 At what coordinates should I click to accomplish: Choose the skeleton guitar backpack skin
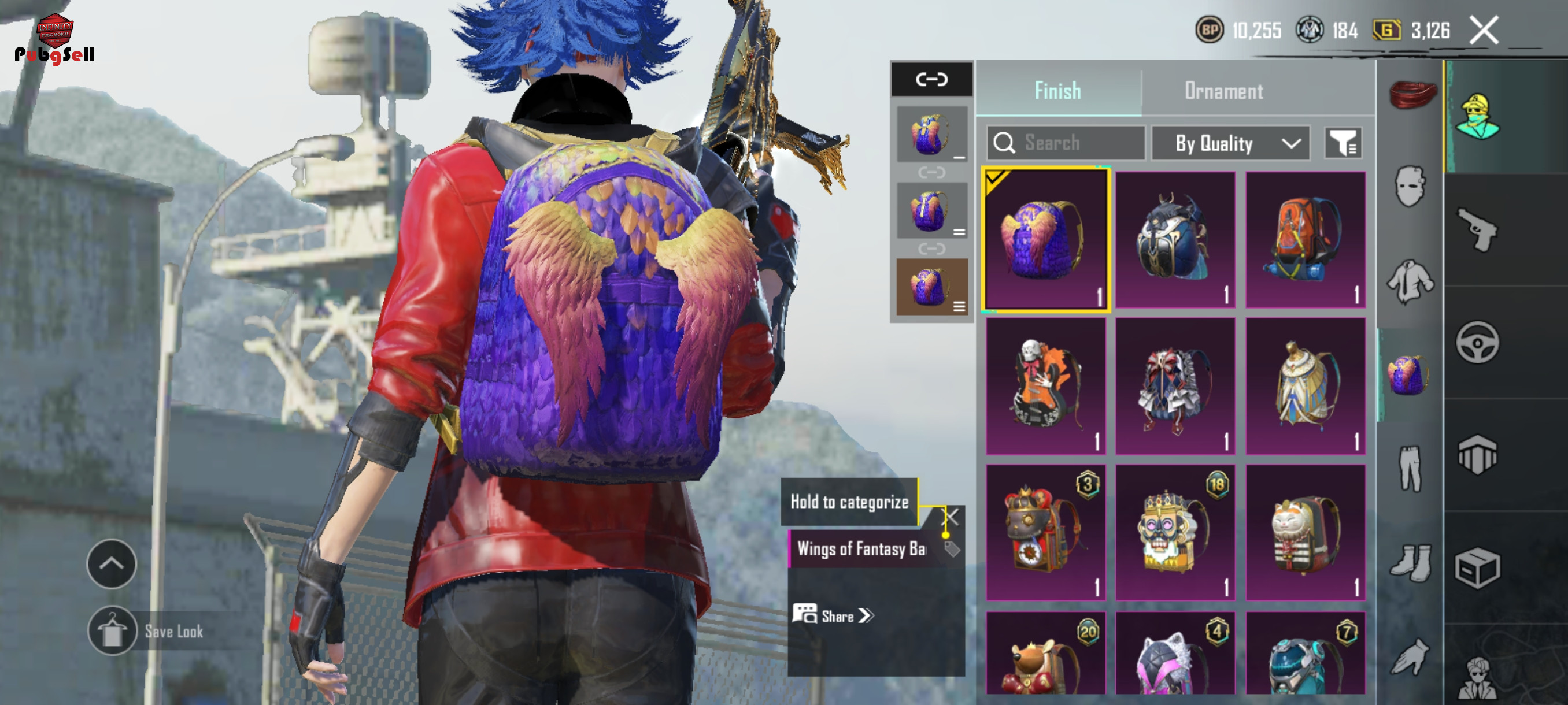tap(1045, 385)
